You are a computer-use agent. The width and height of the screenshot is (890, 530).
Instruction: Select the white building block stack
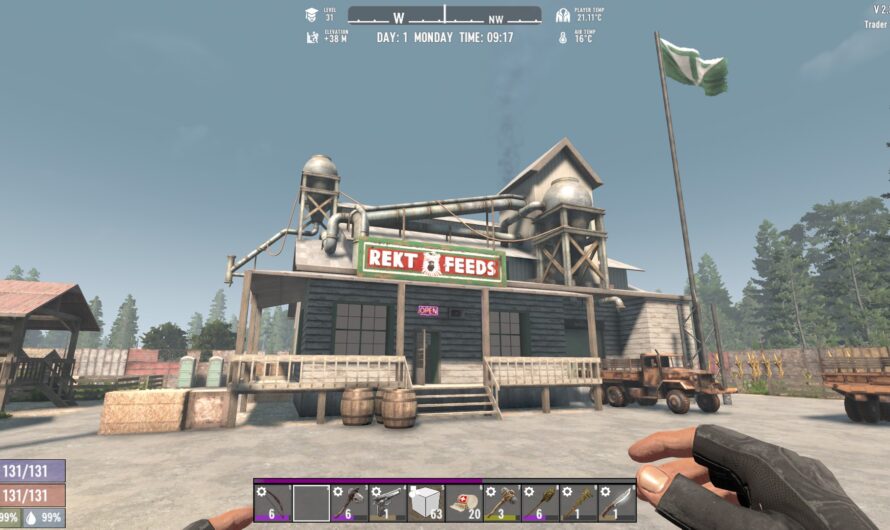pos(425,502)
